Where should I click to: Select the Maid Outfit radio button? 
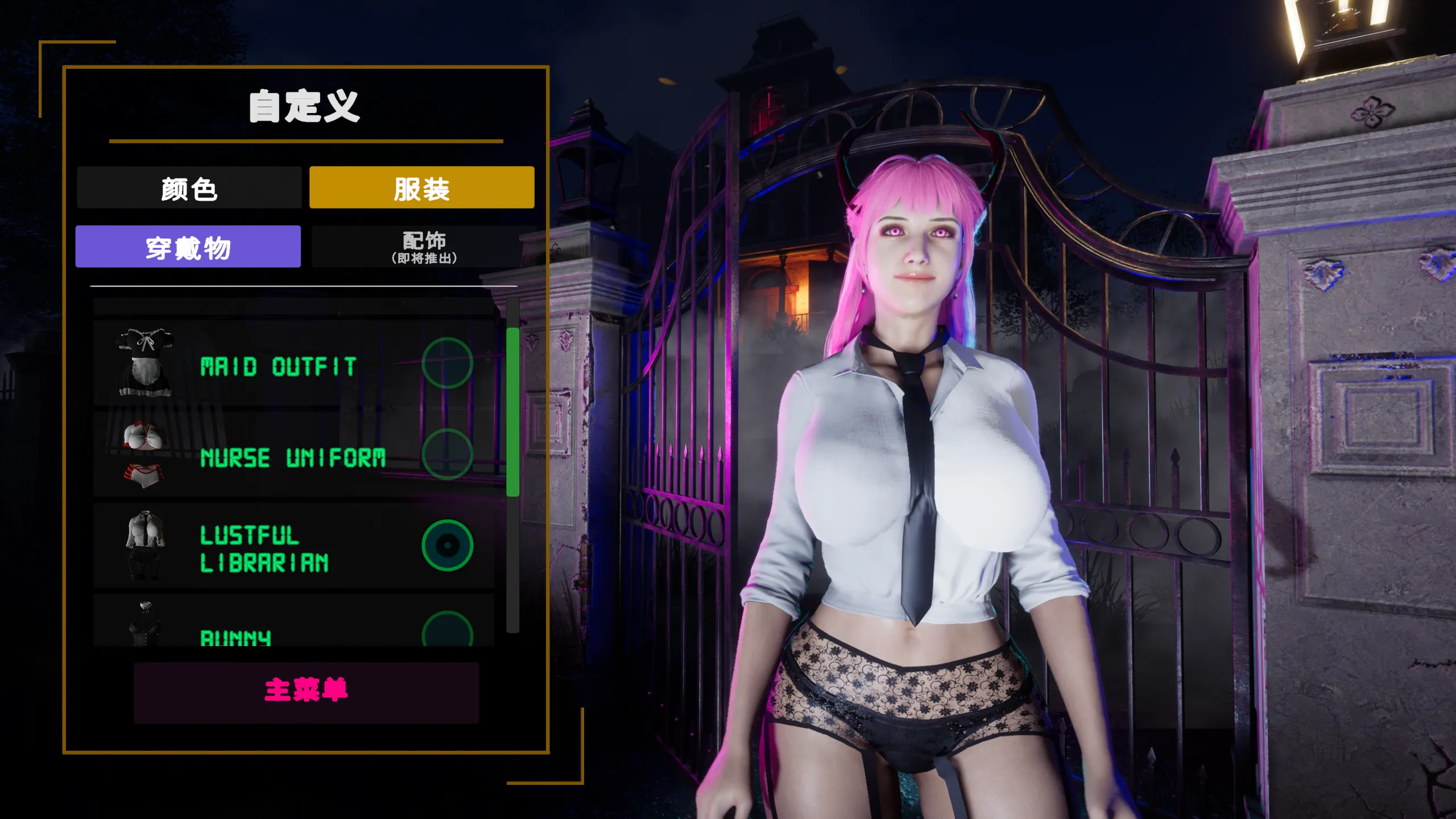[x=448, y=363]
